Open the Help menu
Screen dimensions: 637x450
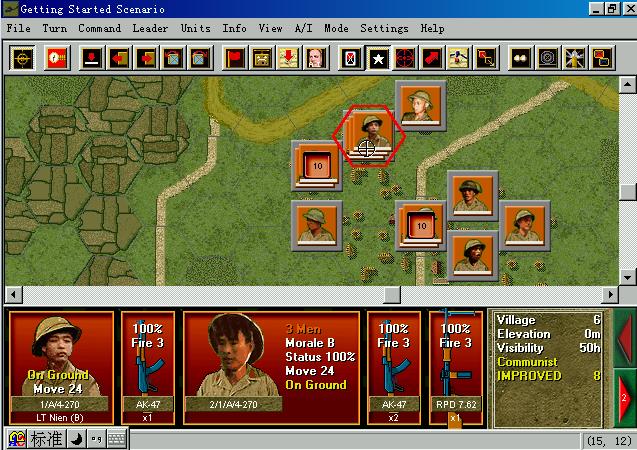[x=432, y=28]
